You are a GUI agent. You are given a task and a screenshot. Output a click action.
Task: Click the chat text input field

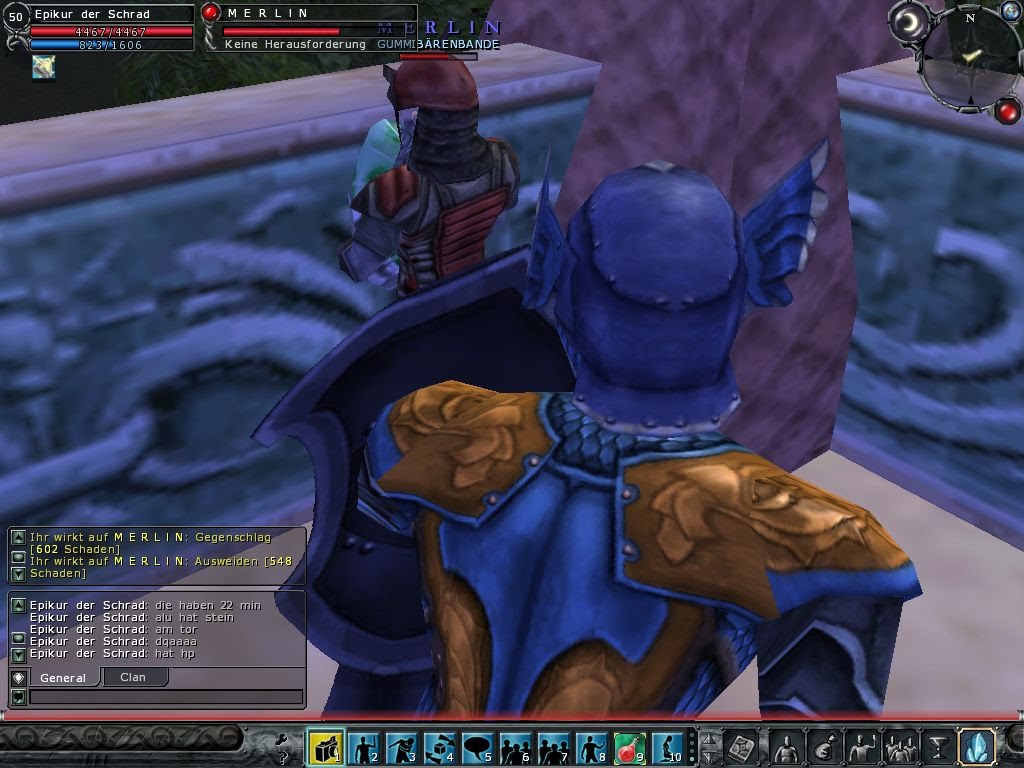[165, 697]
